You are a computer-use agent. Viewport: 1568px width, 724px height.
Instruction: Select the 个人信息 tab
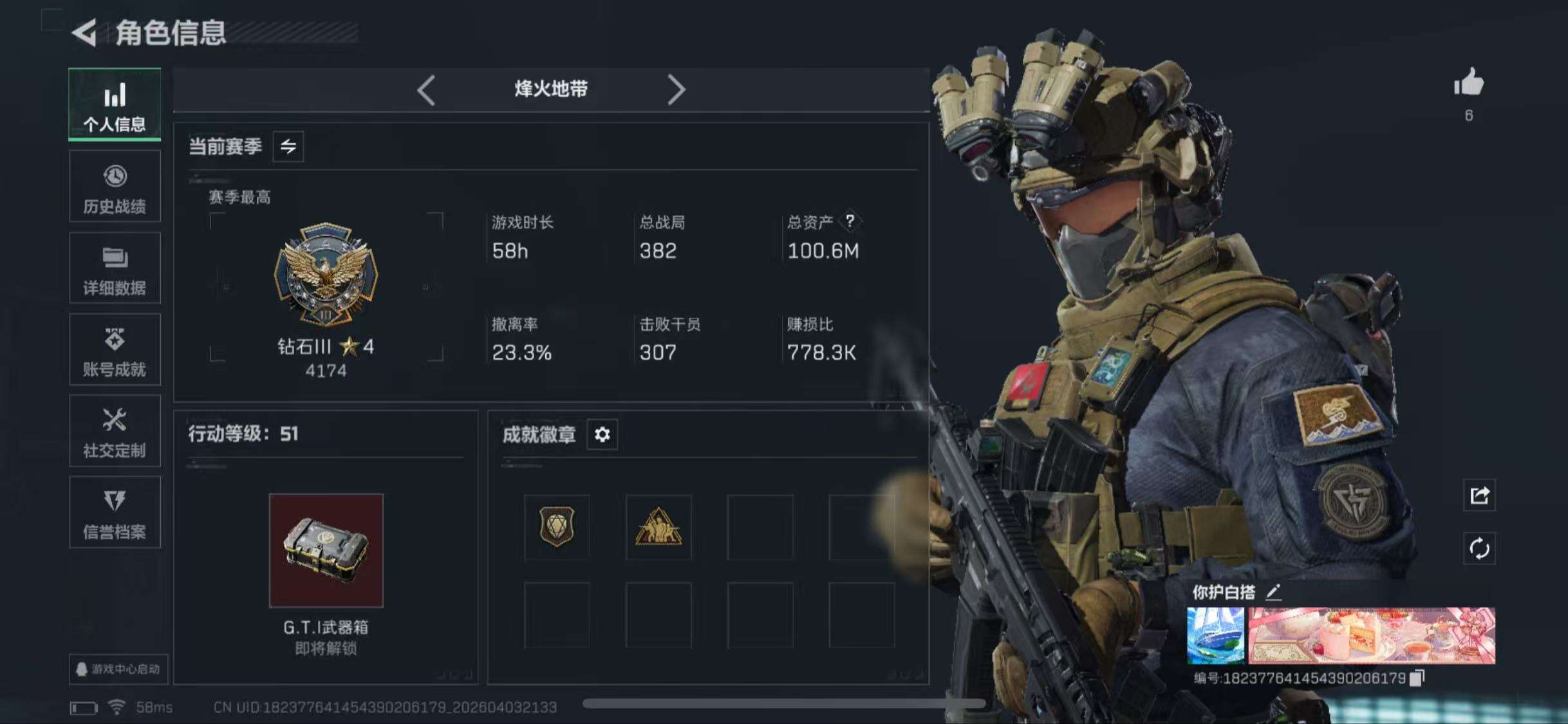point(115,104)
